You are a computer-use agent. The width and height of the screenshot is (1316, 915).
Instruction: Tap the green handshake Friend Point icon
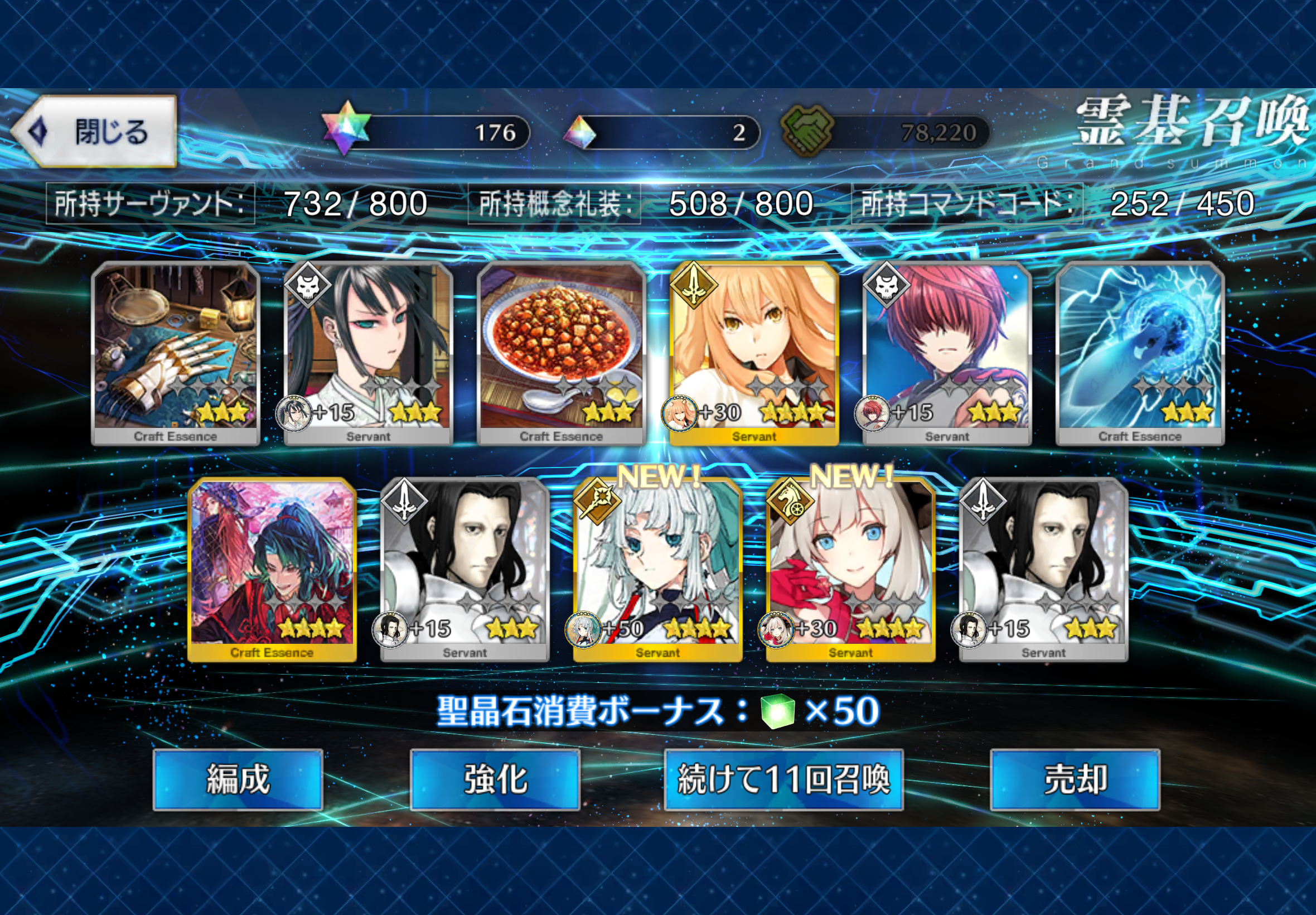coord(807,131)
